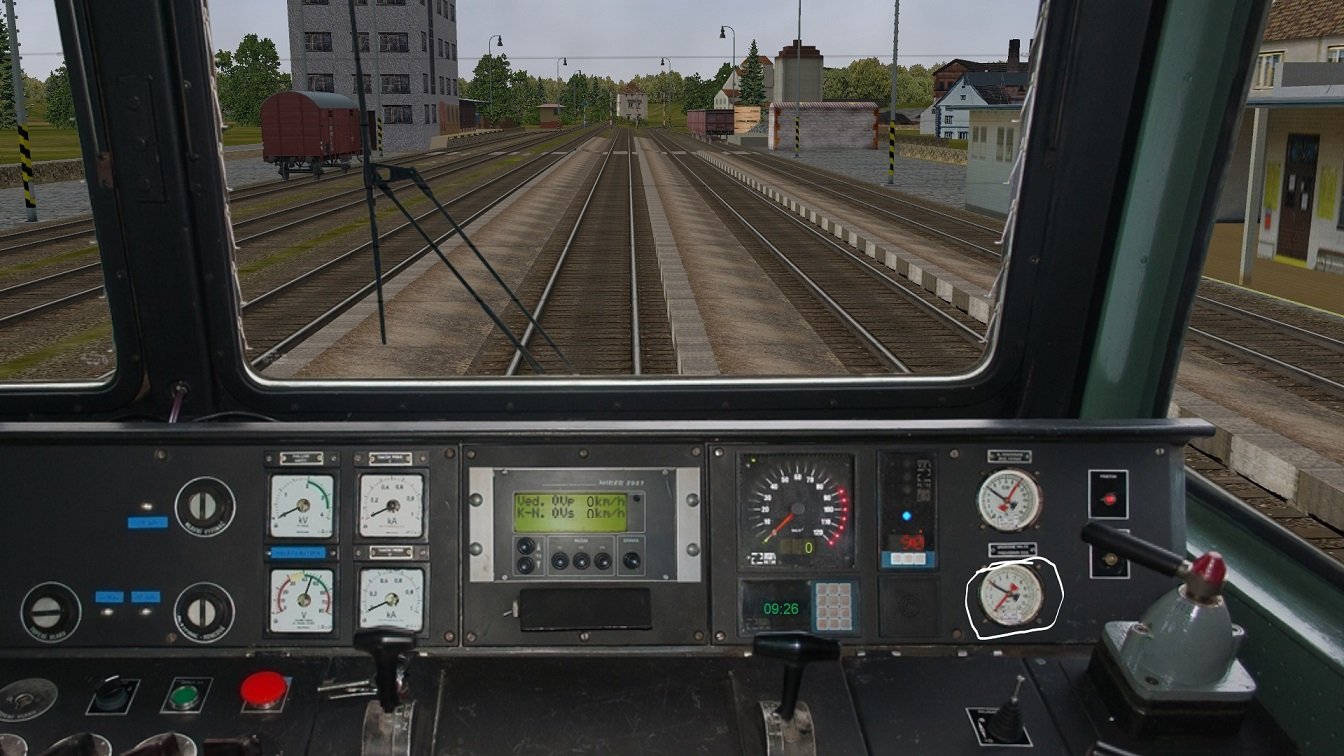Grab the brake handle with the red knob
This screenshot has height=756, width=1344.
(1205, 569)
